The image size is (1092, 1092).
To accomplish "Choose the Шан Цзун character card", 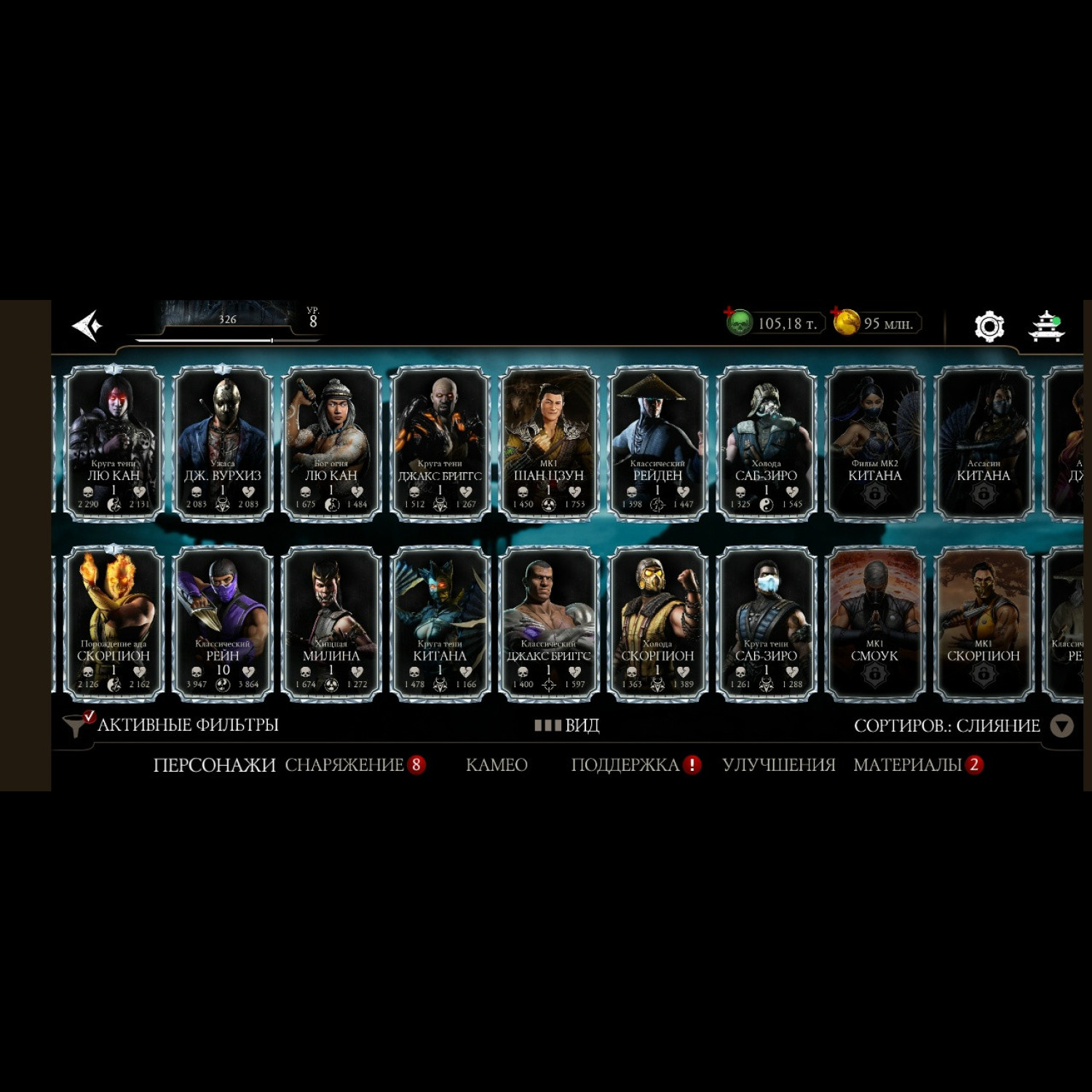I will 549,443.
